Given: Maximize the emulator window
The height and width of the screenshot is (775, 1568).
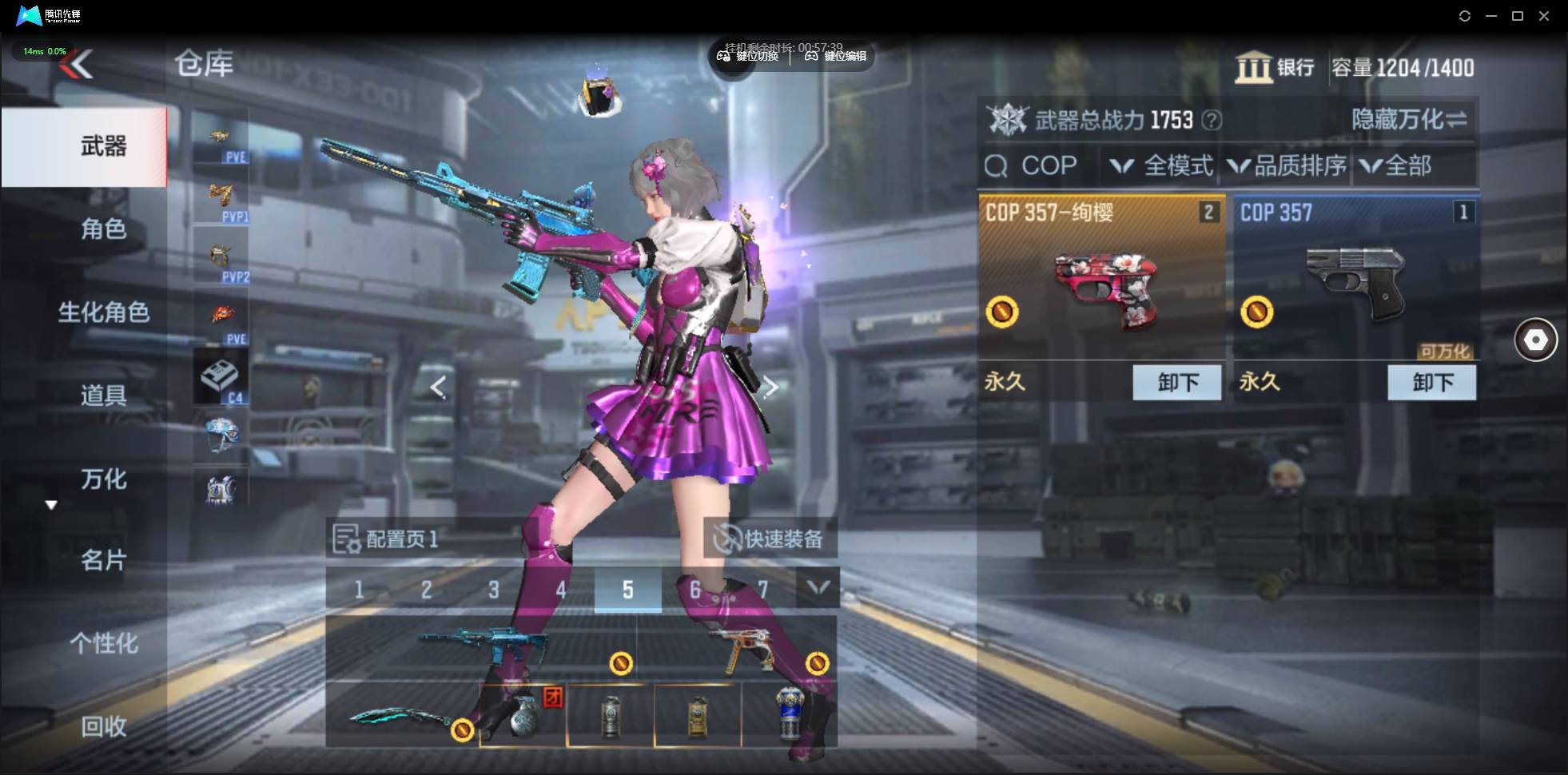Looking at the screenshot, I should click(x=1517, y=16).
